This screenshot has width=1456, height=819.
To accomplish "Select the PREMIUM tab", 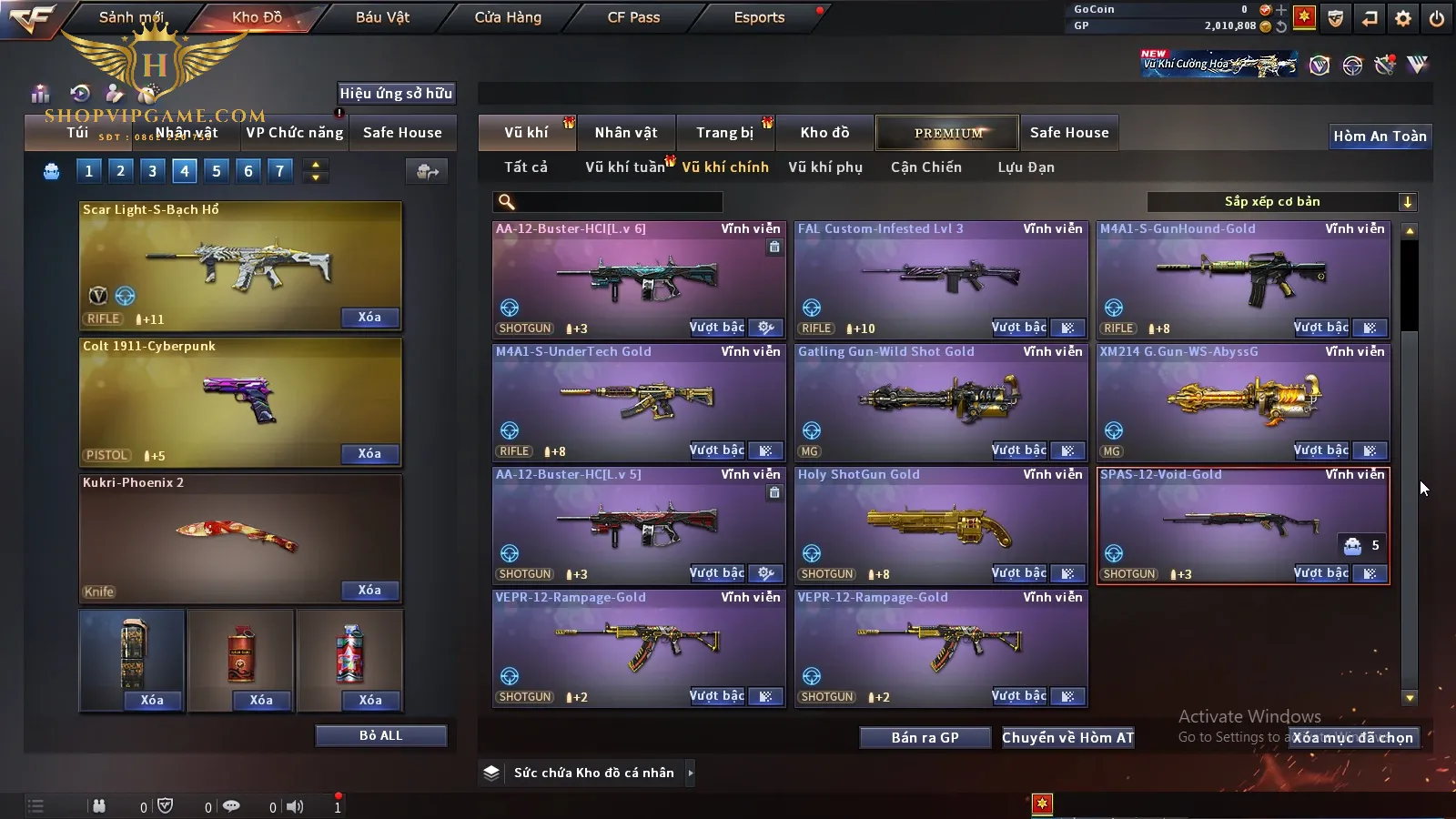I will [x=947, y=133].
